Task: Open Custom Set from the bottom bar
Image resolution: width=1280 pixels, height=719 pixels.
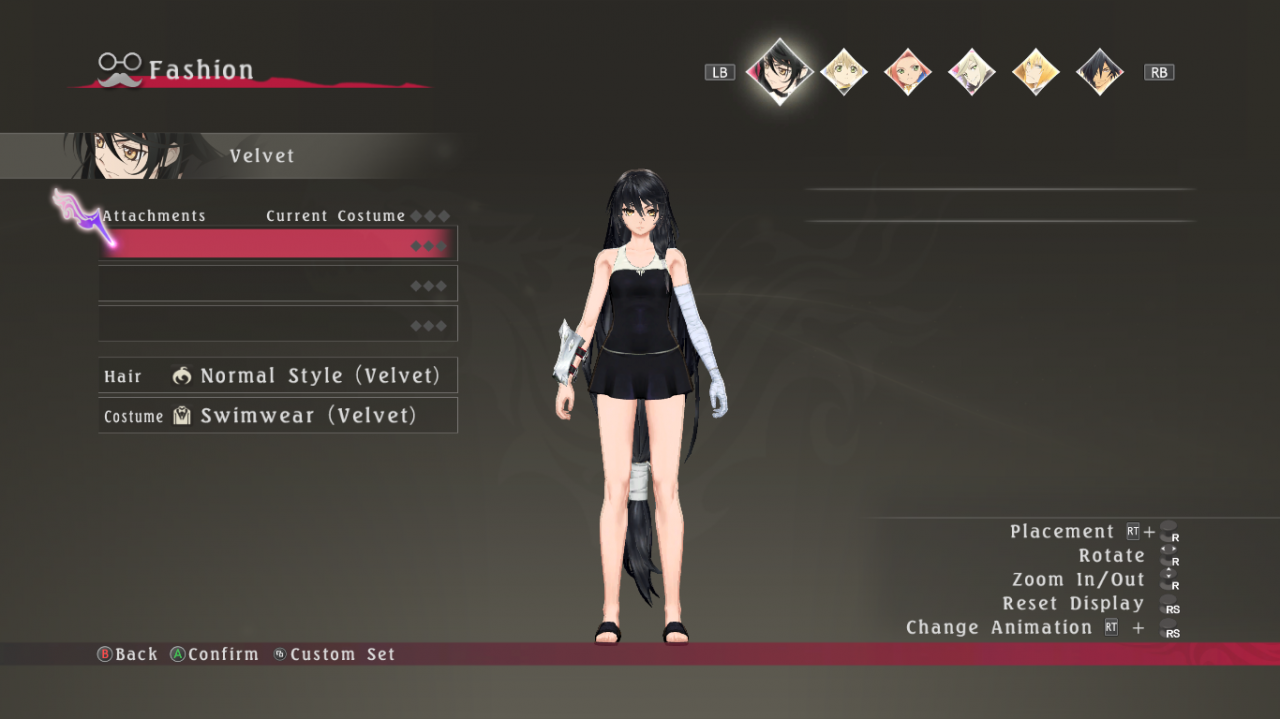Action: coord(335,655)
